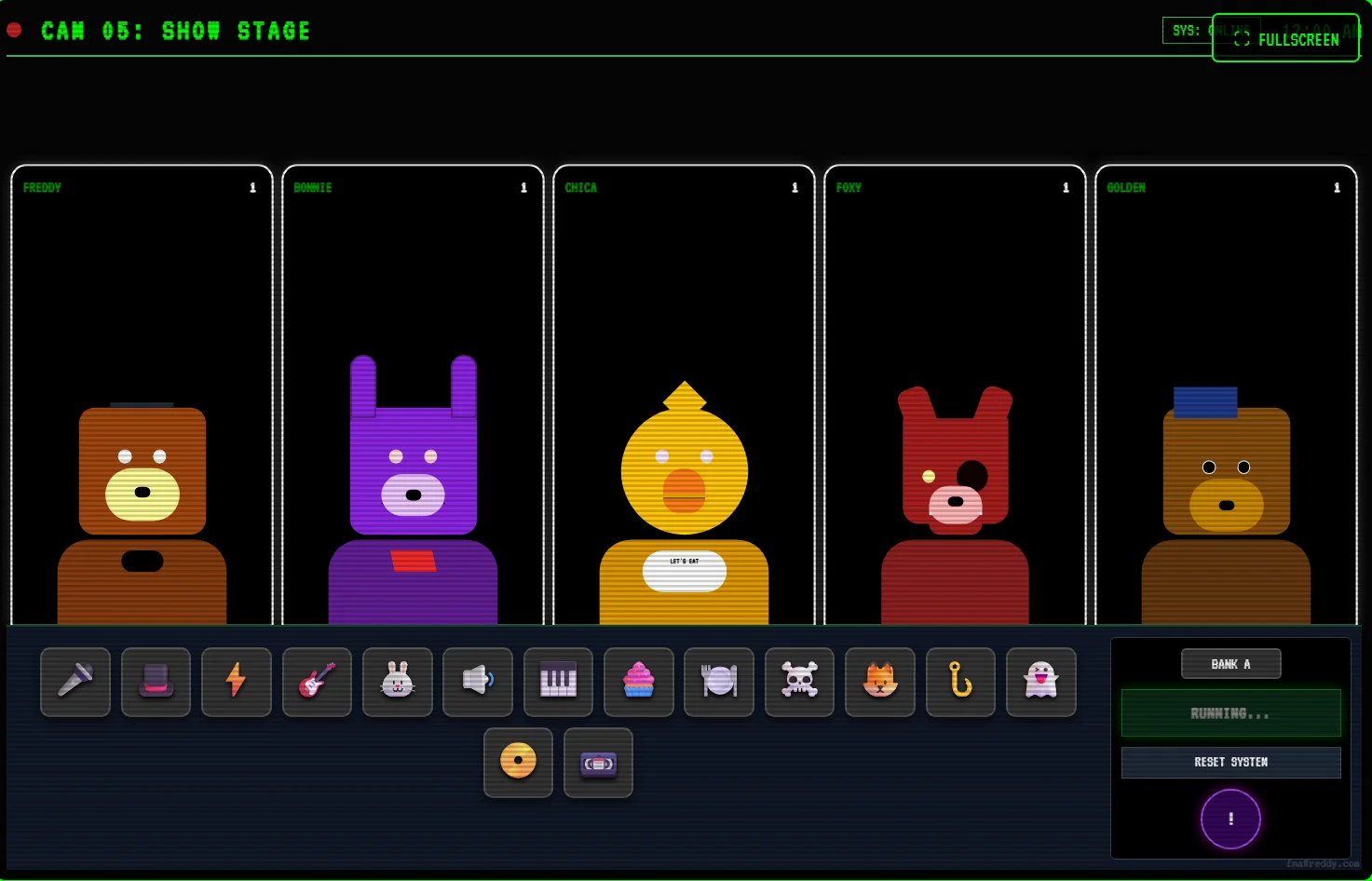Click the bunny face icon
Image resolution: width=1372 pixels, height=881 pixels.
coord(397,682)
